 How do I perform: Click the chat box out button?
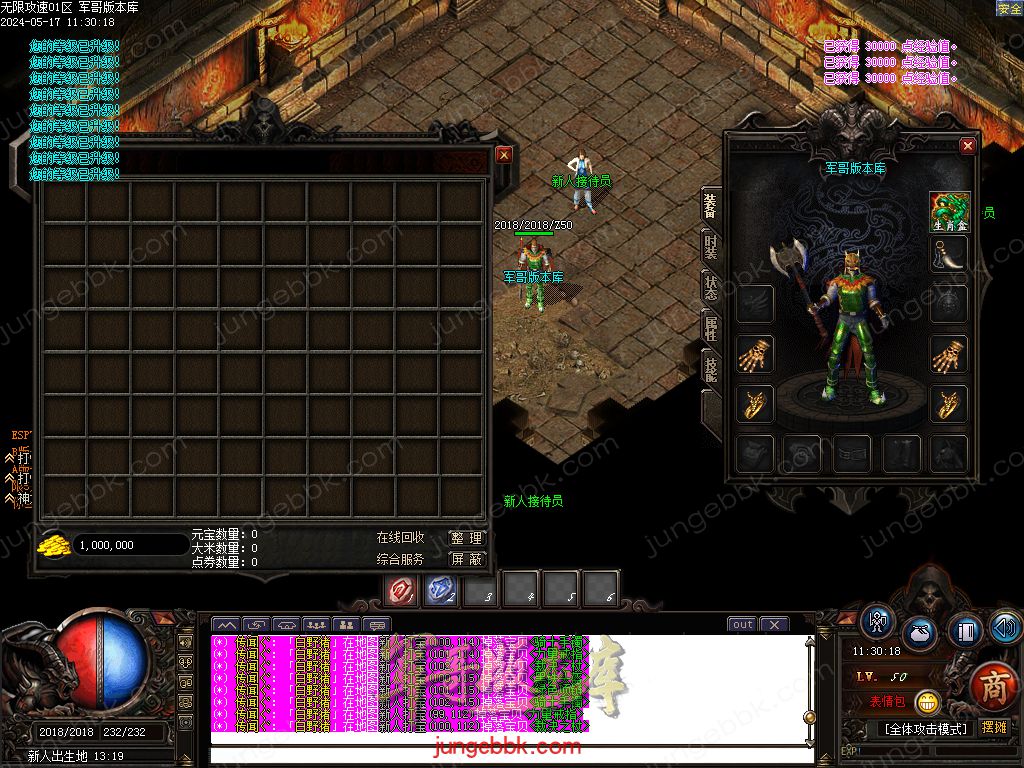click(742, 625)
